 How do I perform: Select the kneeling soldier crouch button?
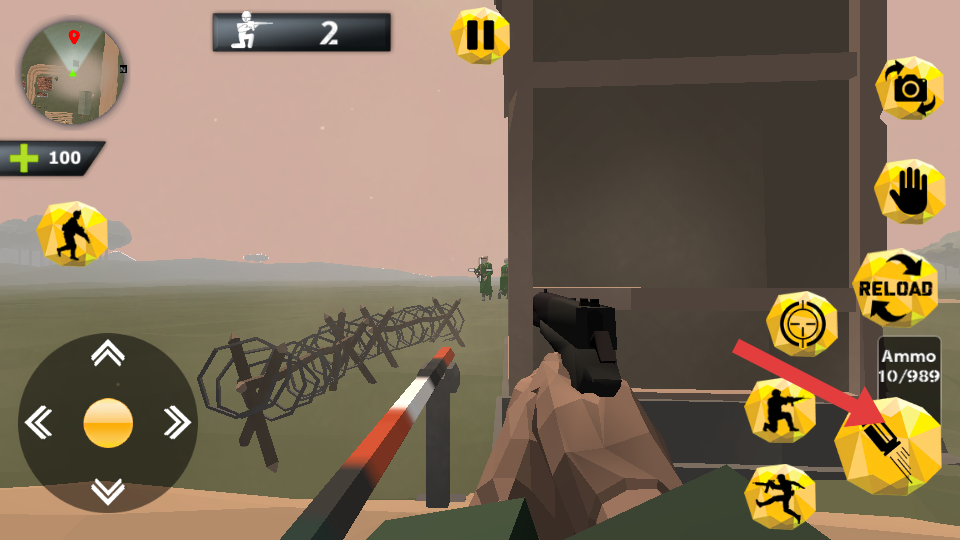[781, 410]
